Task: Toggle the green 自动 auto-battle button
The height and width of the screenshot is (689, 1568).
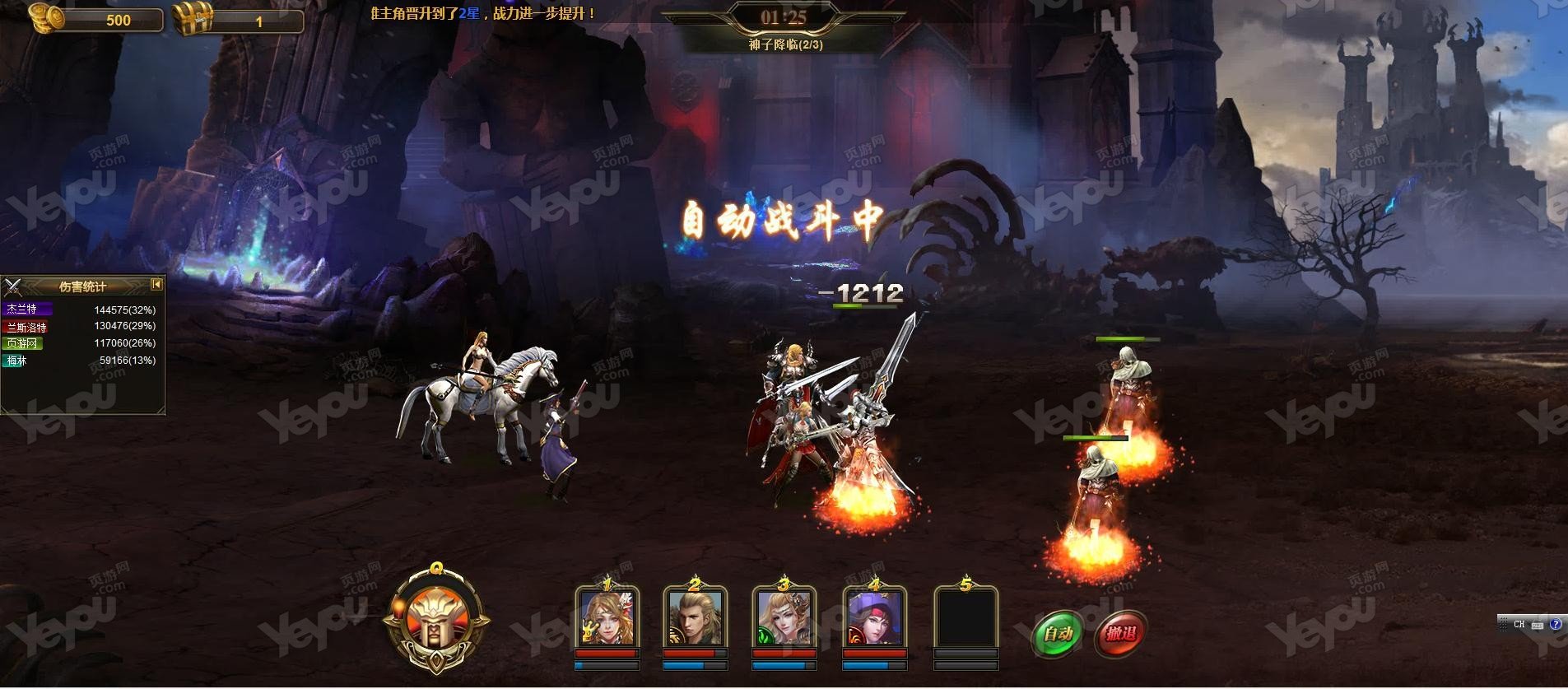Action: (x=1058, y=633)
